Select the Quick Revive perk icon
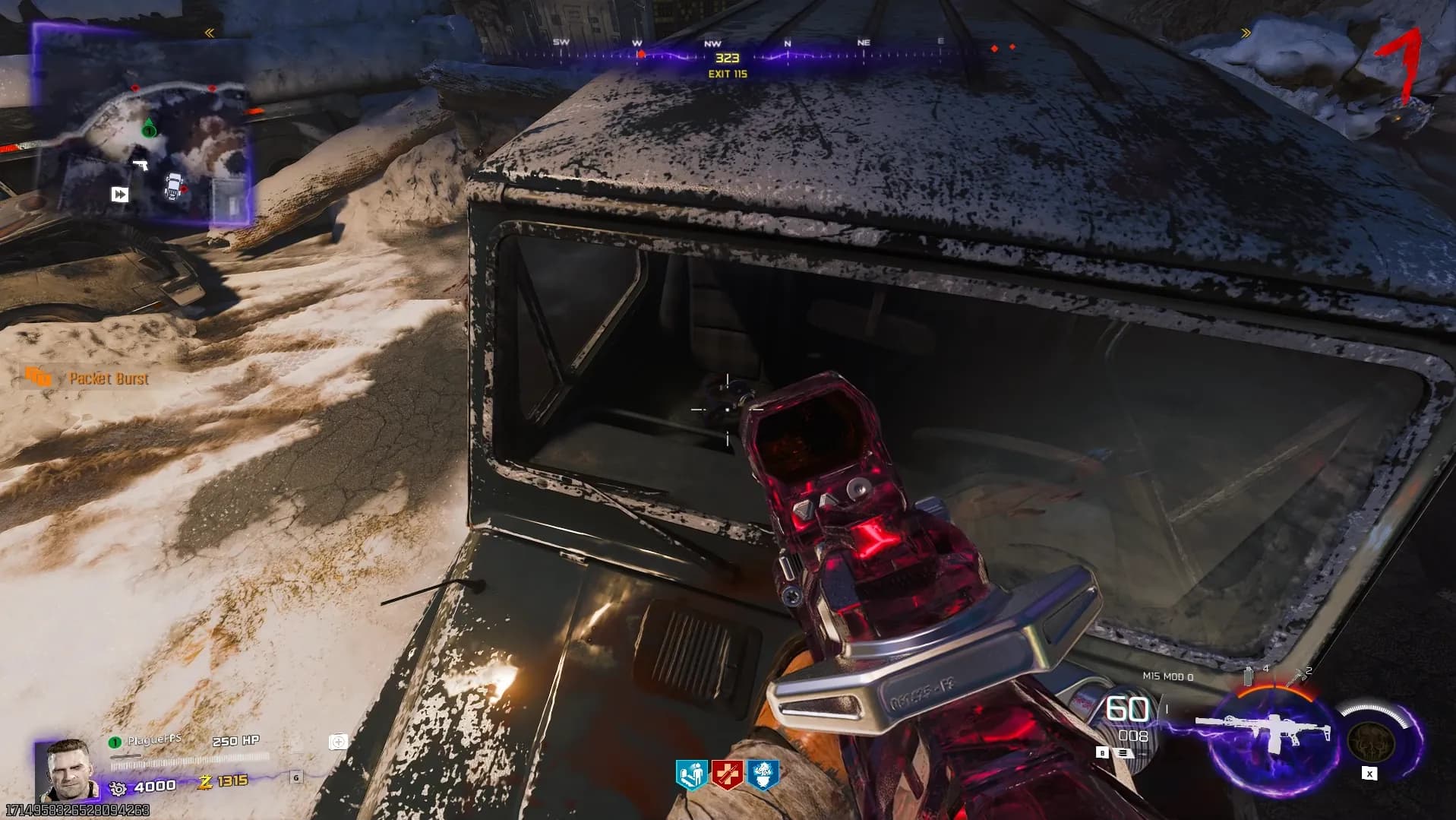1456x820 pixels. (x=691, y=775)
